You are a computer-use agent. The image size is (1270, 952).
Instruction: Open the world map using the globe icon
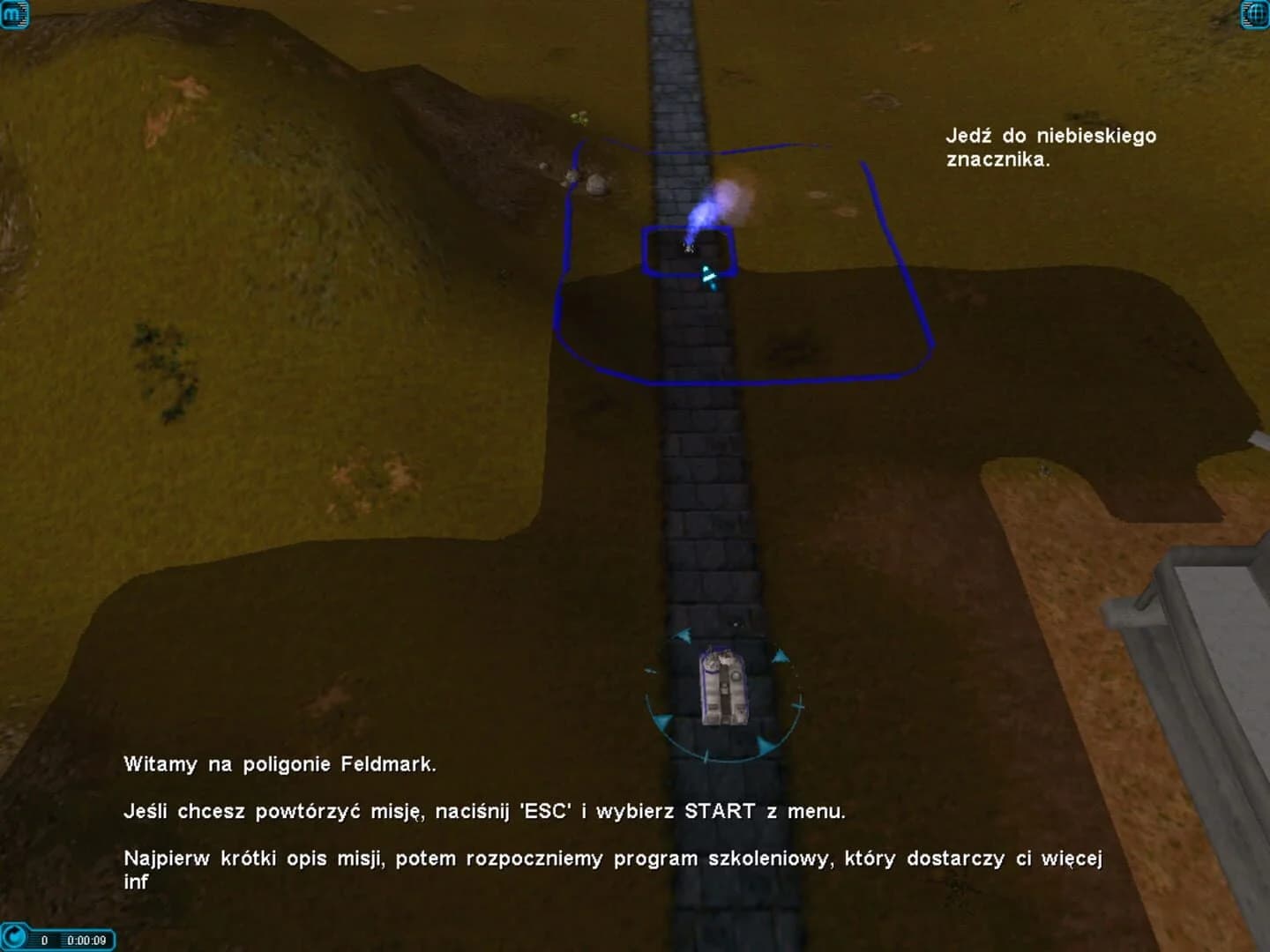(1255, 14)
